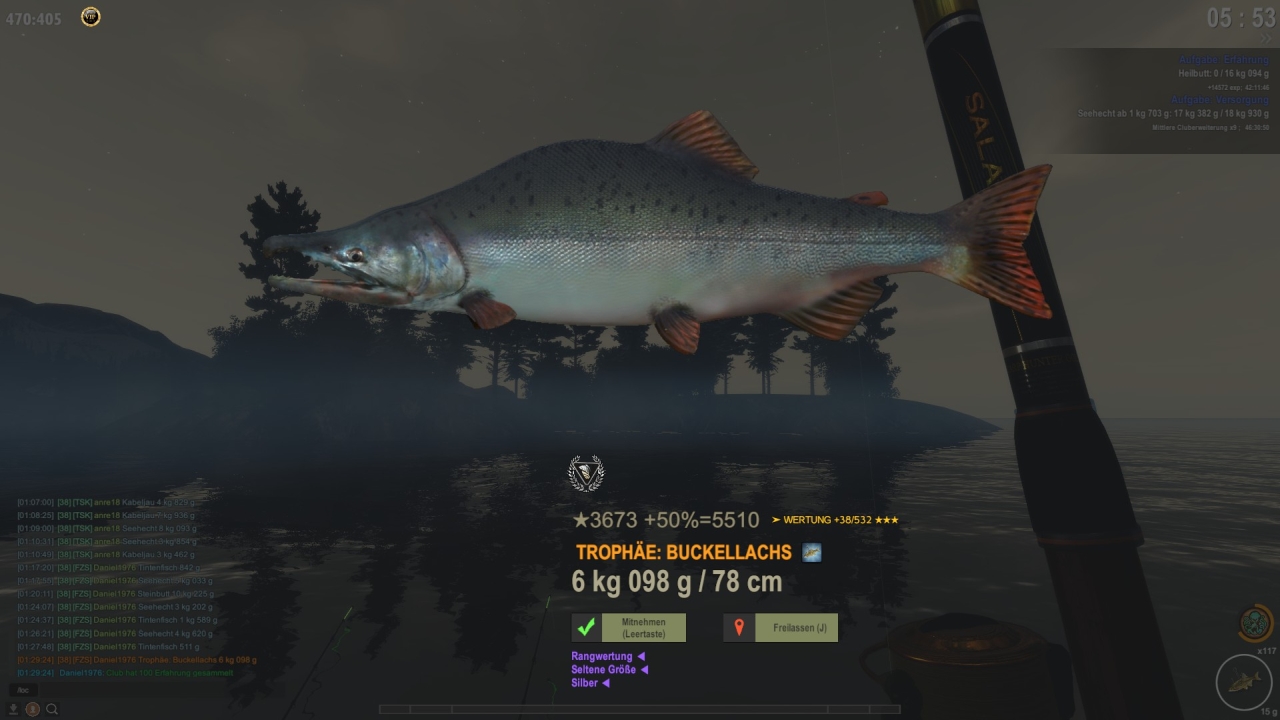Click the Rangwertung label
Screen dimensions: 1280x720
pyautogui.click(x=602, y=656)
